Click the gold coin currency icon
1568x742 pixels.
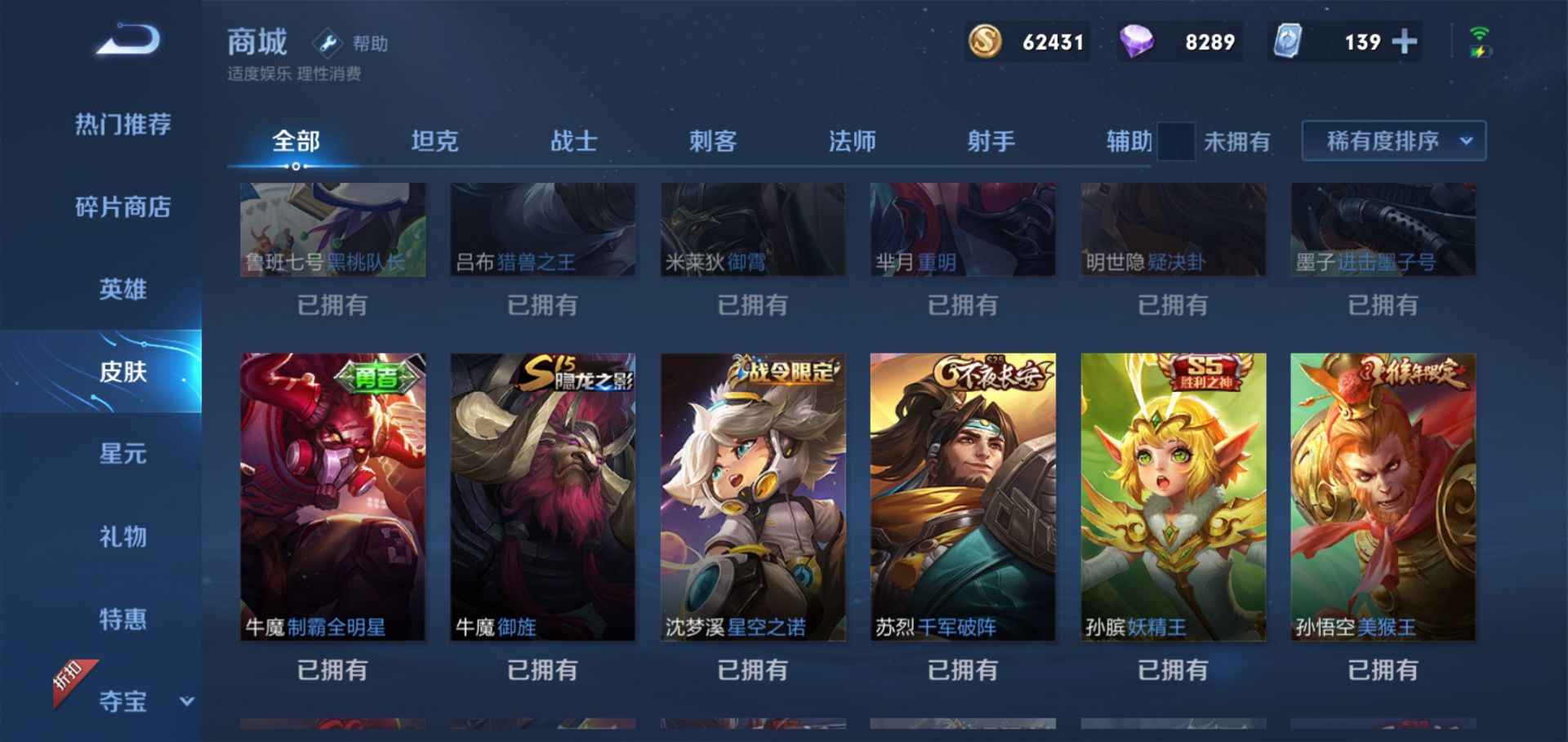tap(984, 41)
